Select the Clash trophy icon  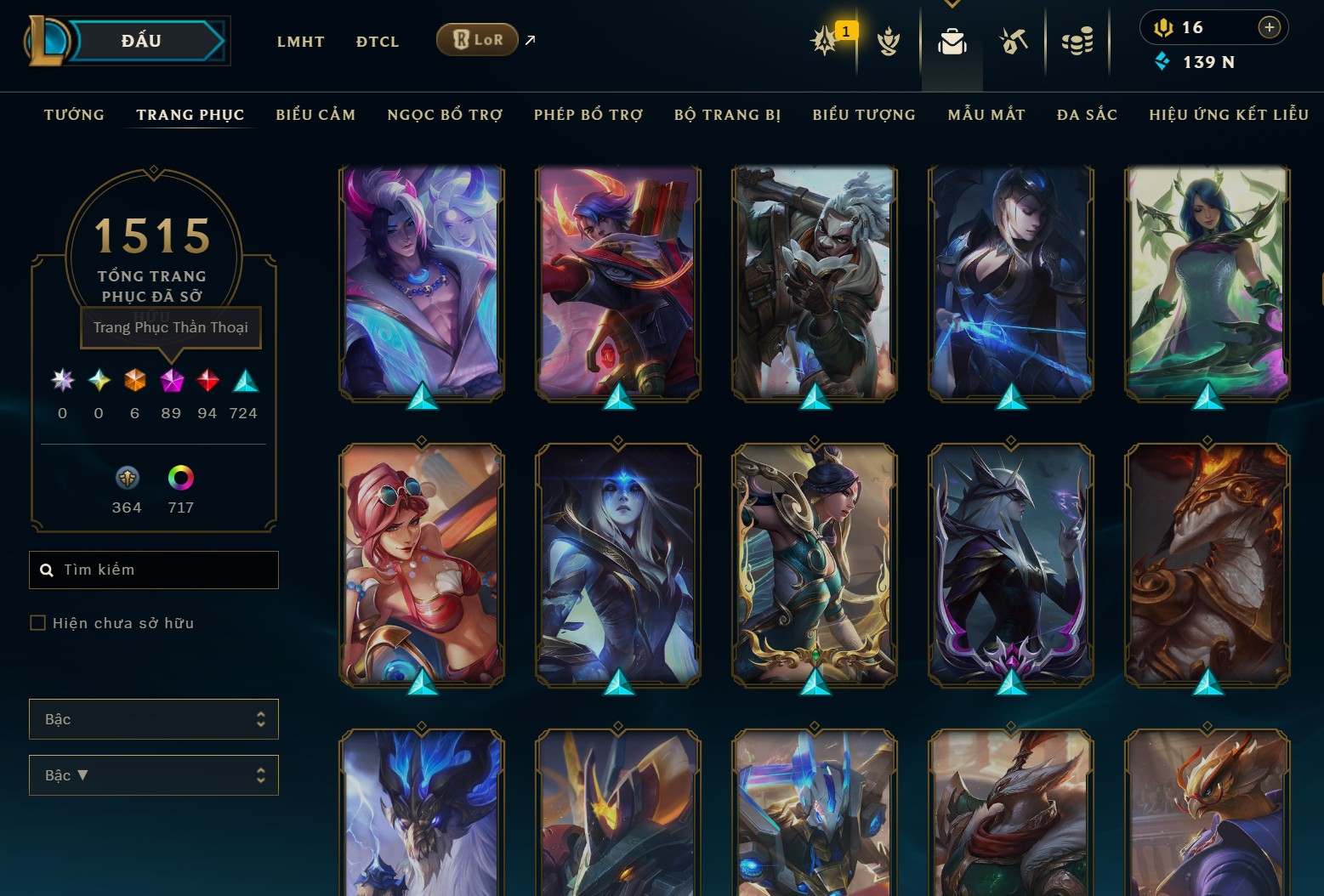click(x=889, y=41)
